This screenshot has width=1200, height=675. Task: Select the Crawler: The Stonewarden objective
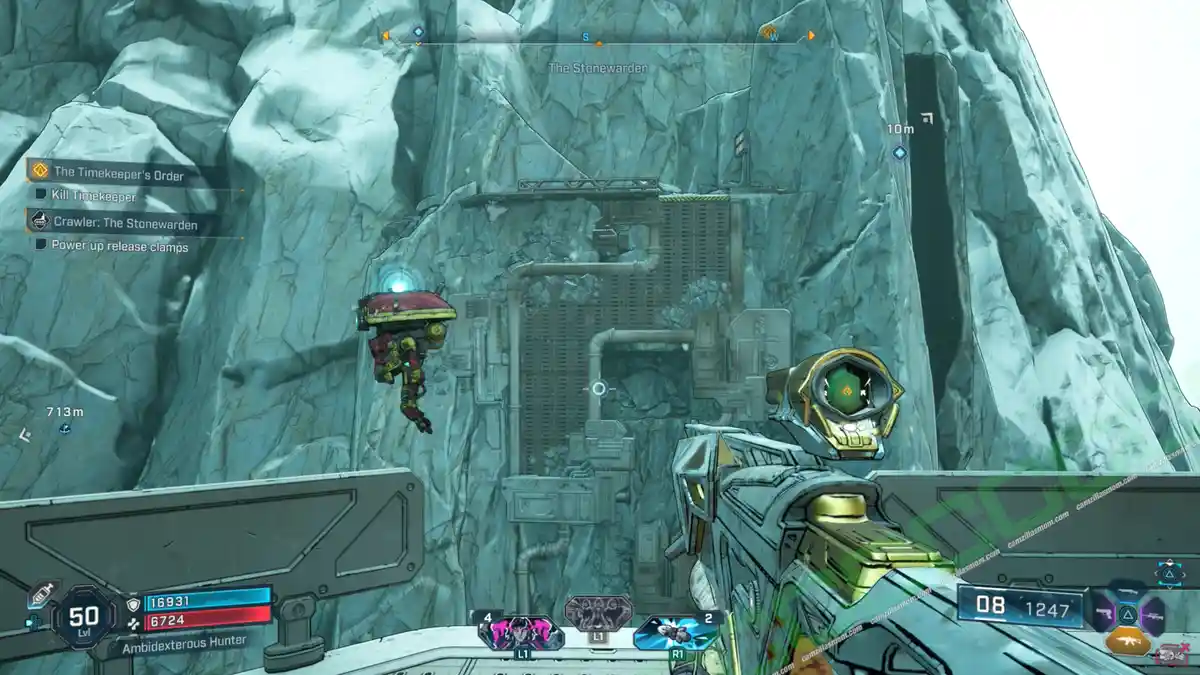point(125,223)
